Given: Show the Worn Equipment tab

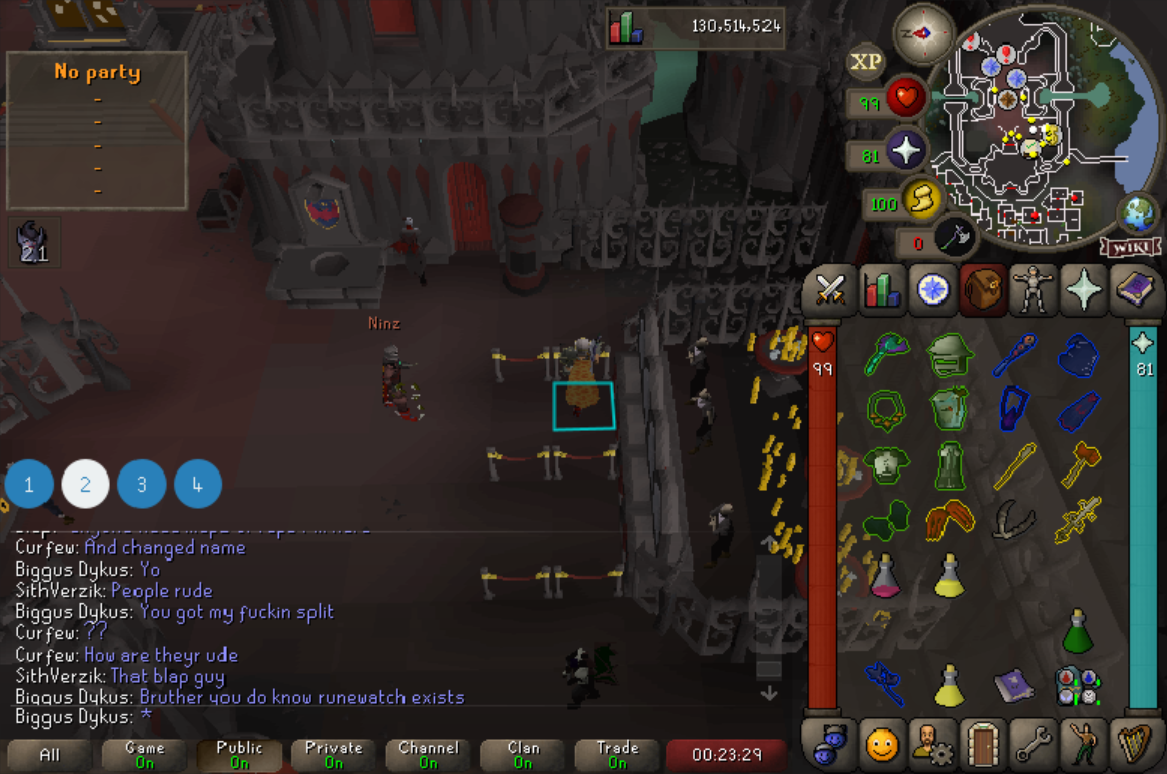Looking at the screenshot, I should click(1034, 290).
